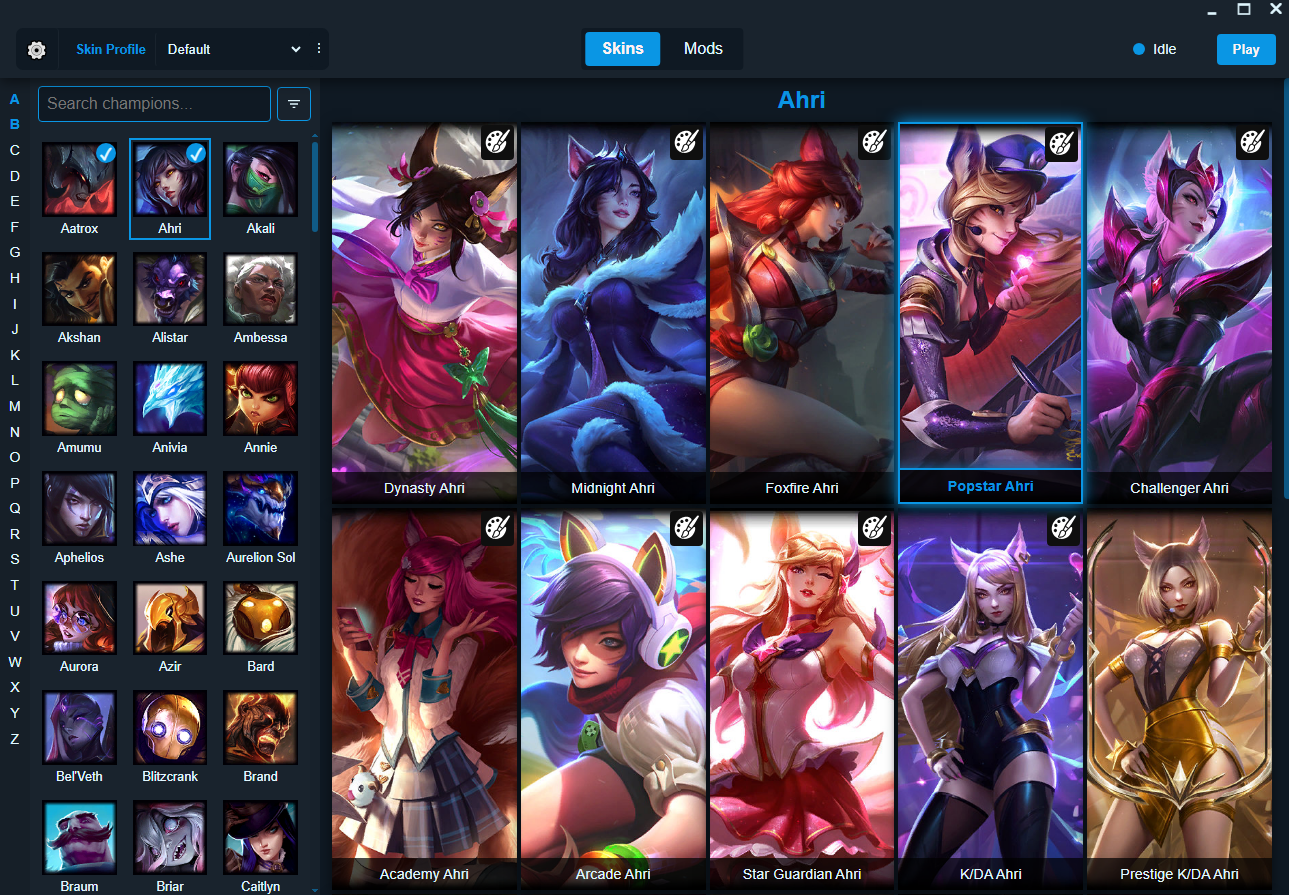Open chromas for Prestige K/DA Ahri

click(1251, 529)
